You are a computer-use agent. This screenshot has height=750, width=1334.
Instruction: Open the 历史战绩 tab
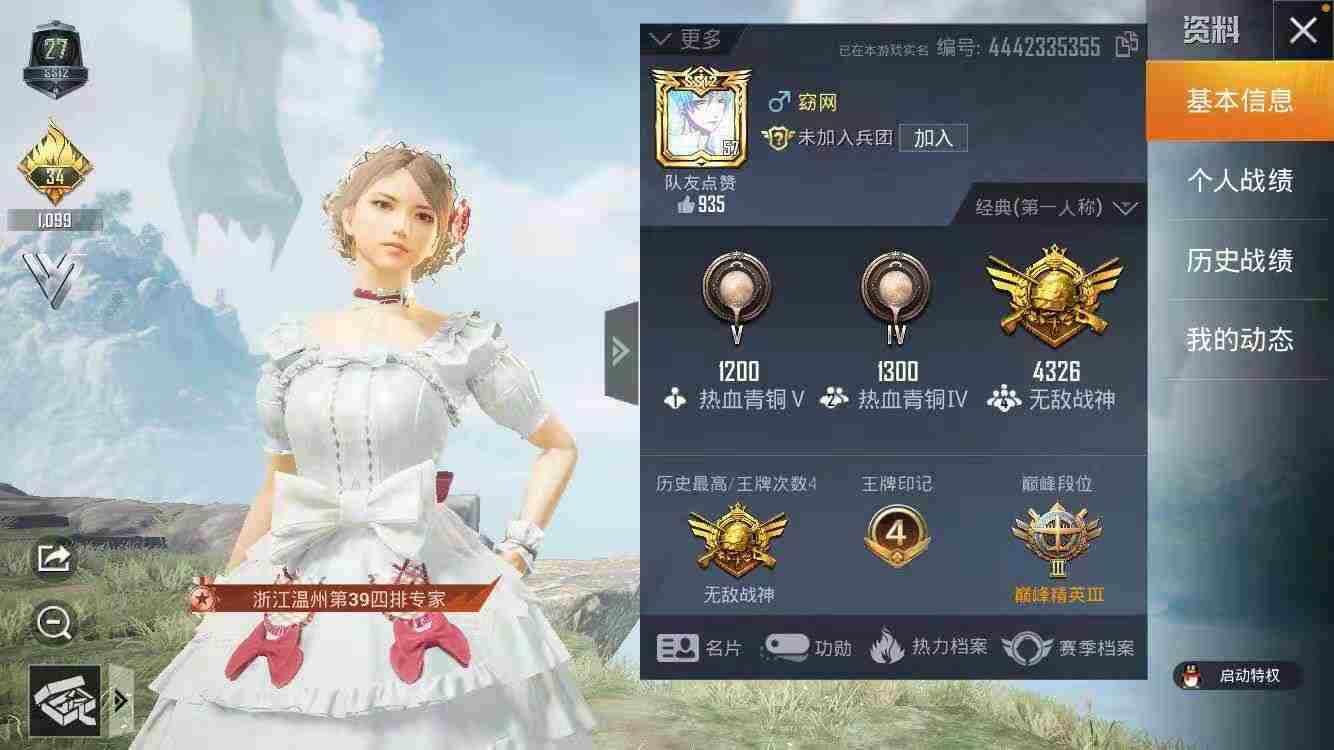pos(1244,261)
